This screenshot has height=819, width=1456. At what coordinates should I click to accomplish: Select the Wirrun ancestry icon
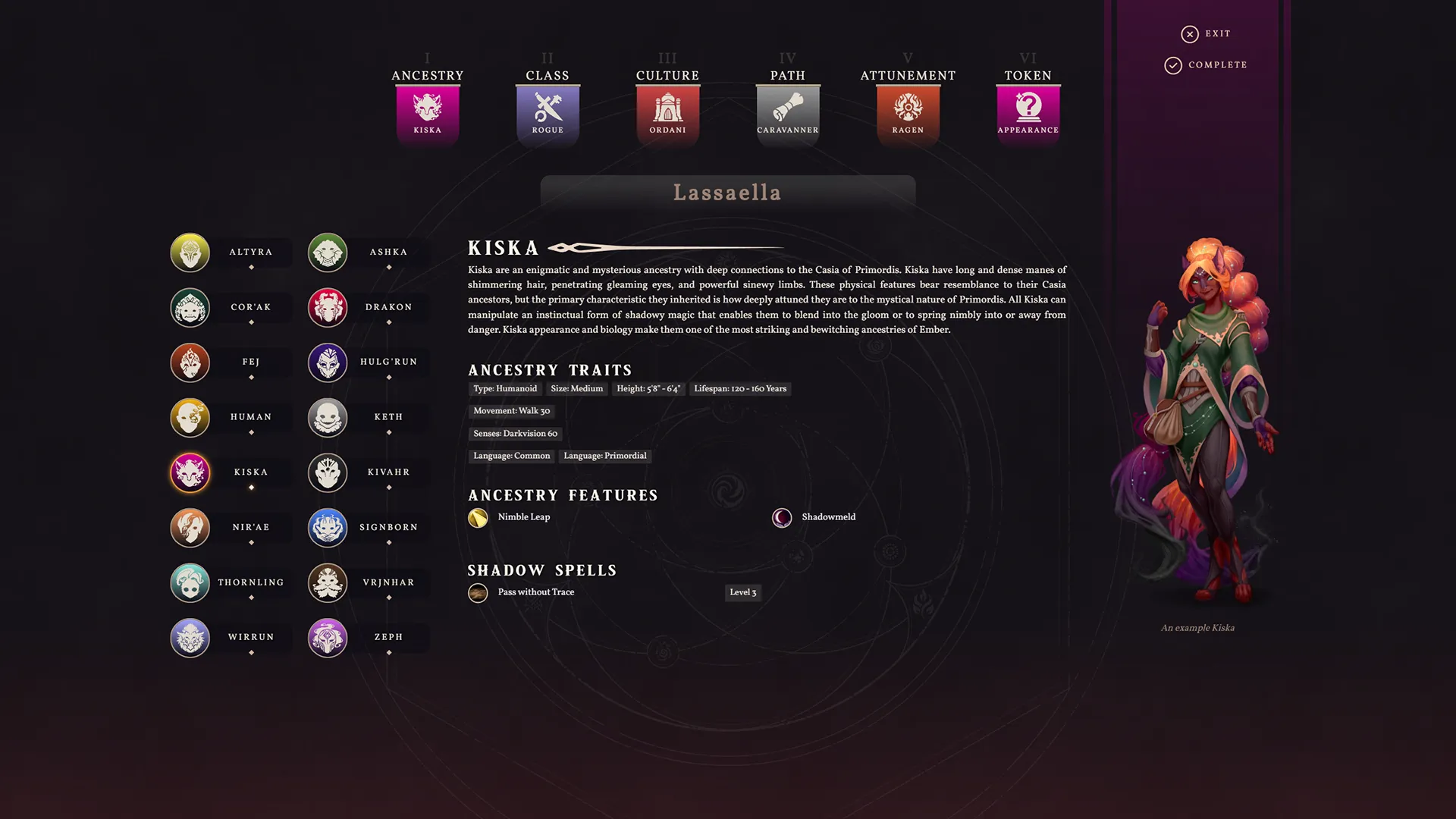[x=190, y=638]
